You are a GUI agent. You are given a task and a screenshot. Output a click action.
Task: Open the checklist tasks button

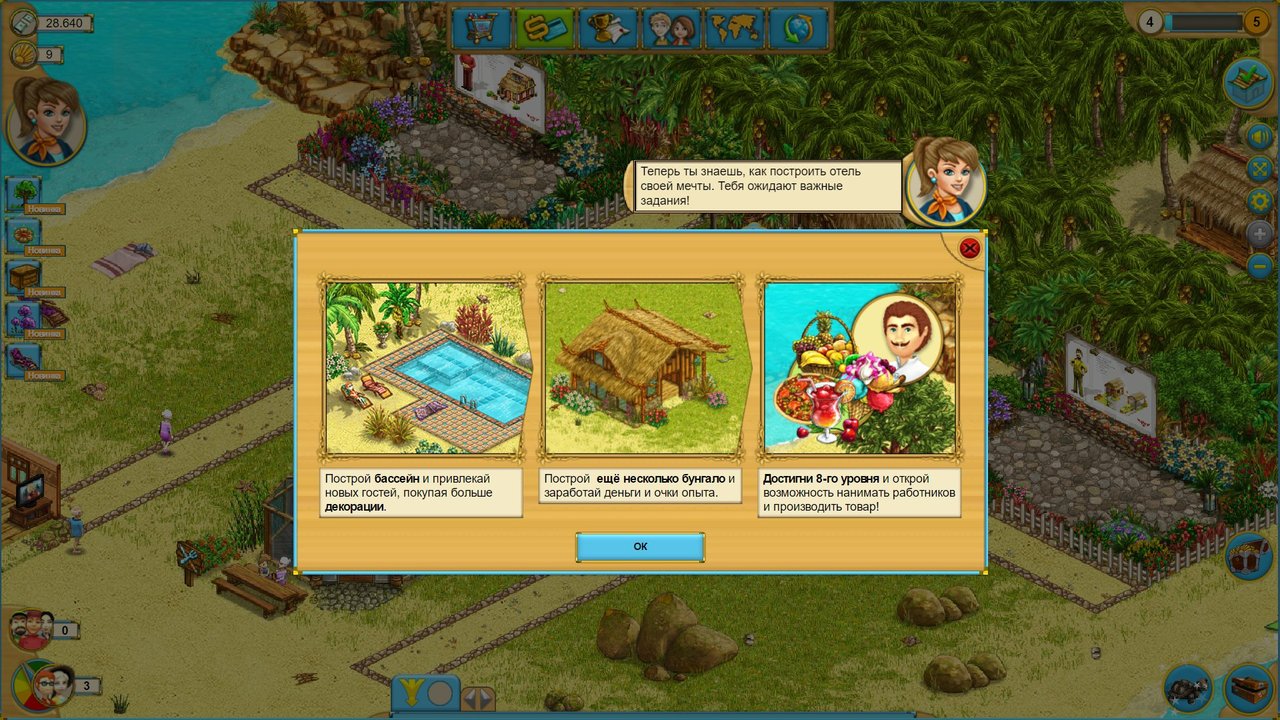pos(1248,83)
